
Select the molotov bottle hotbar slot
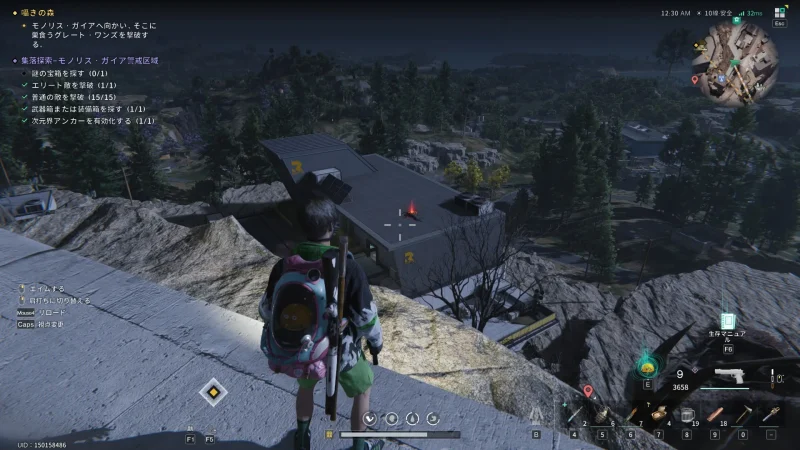point(631,414)
